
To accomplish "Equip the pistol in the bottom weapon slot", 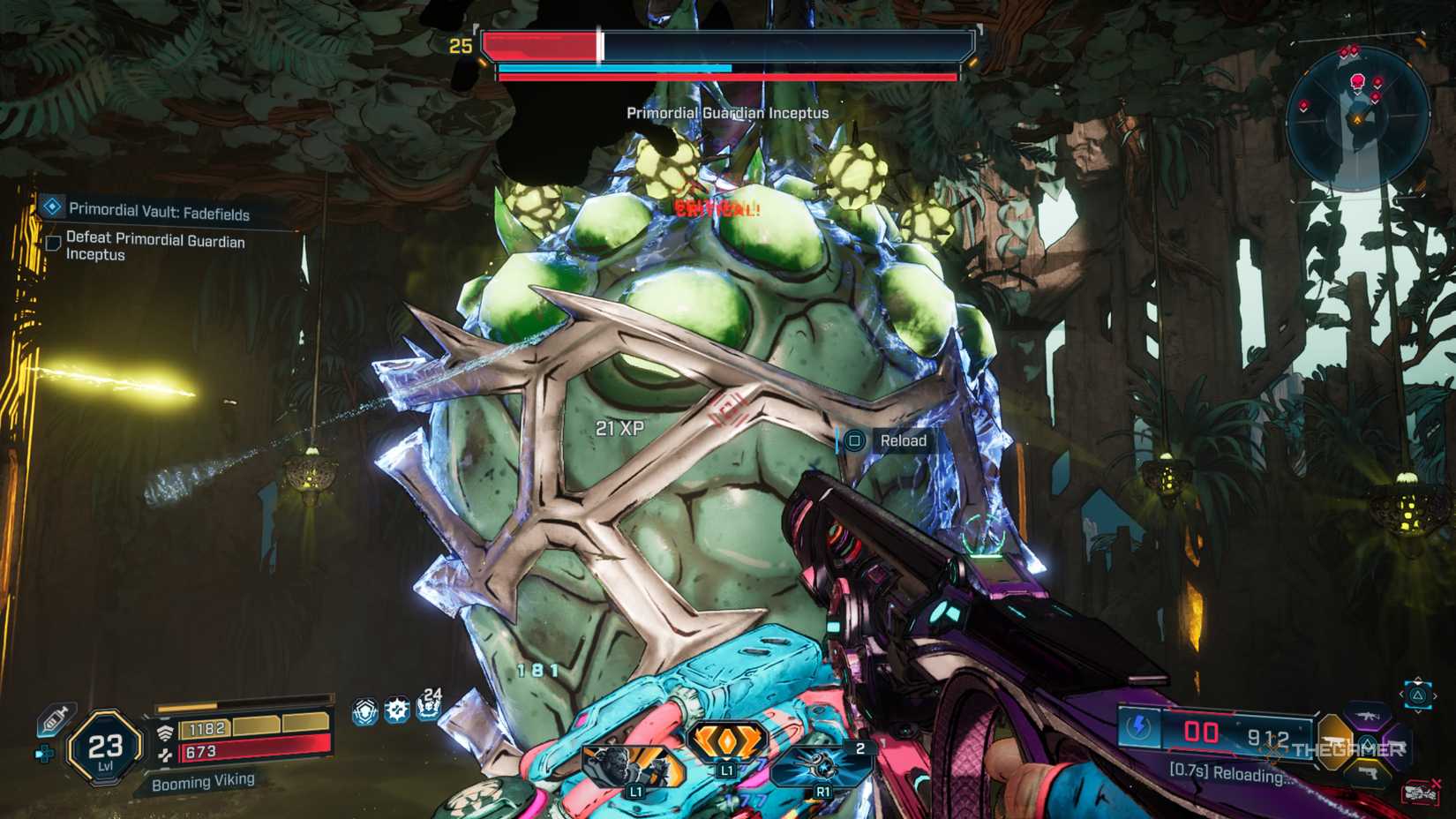I will 1368,773.
